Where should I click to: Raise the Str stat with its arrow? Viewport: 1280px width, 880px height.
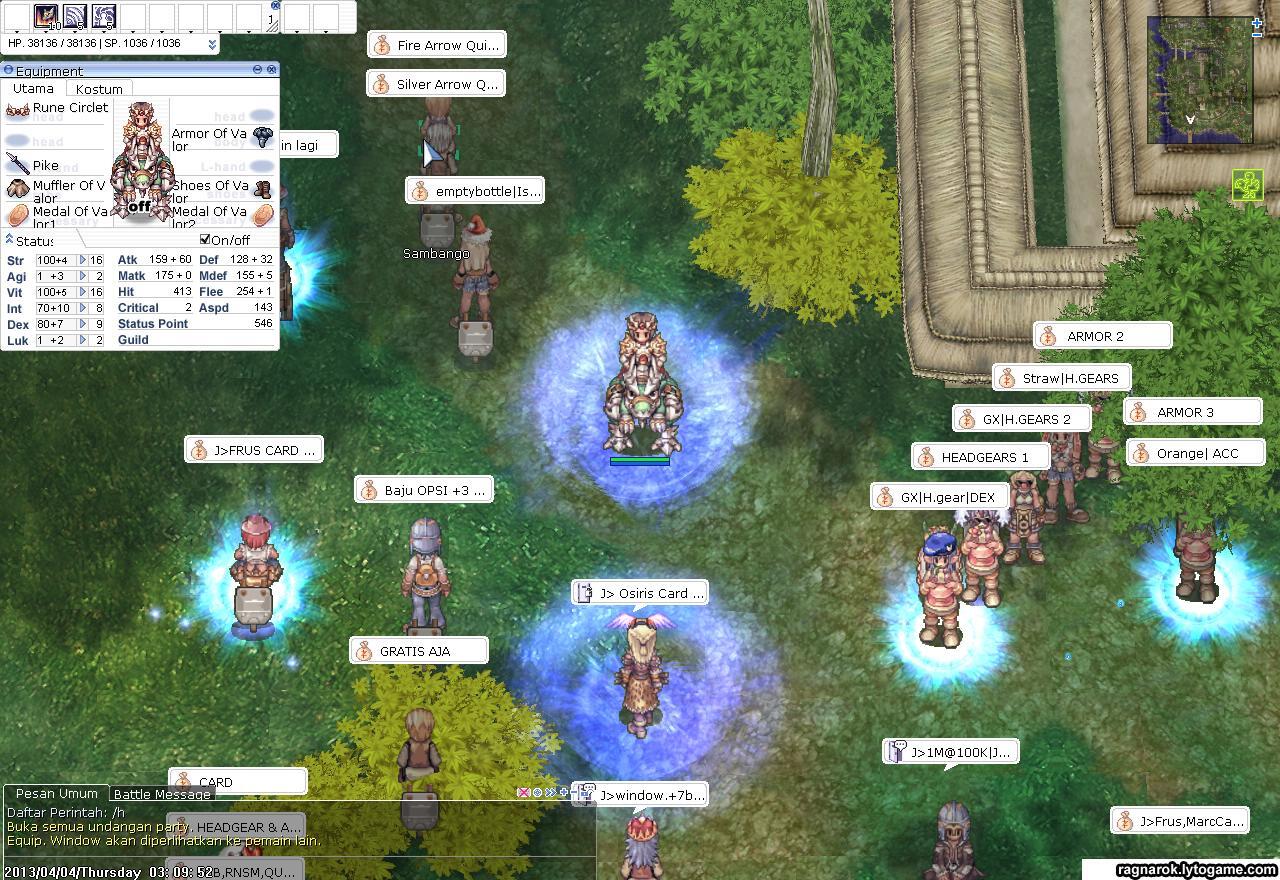(x=83, y=260)
